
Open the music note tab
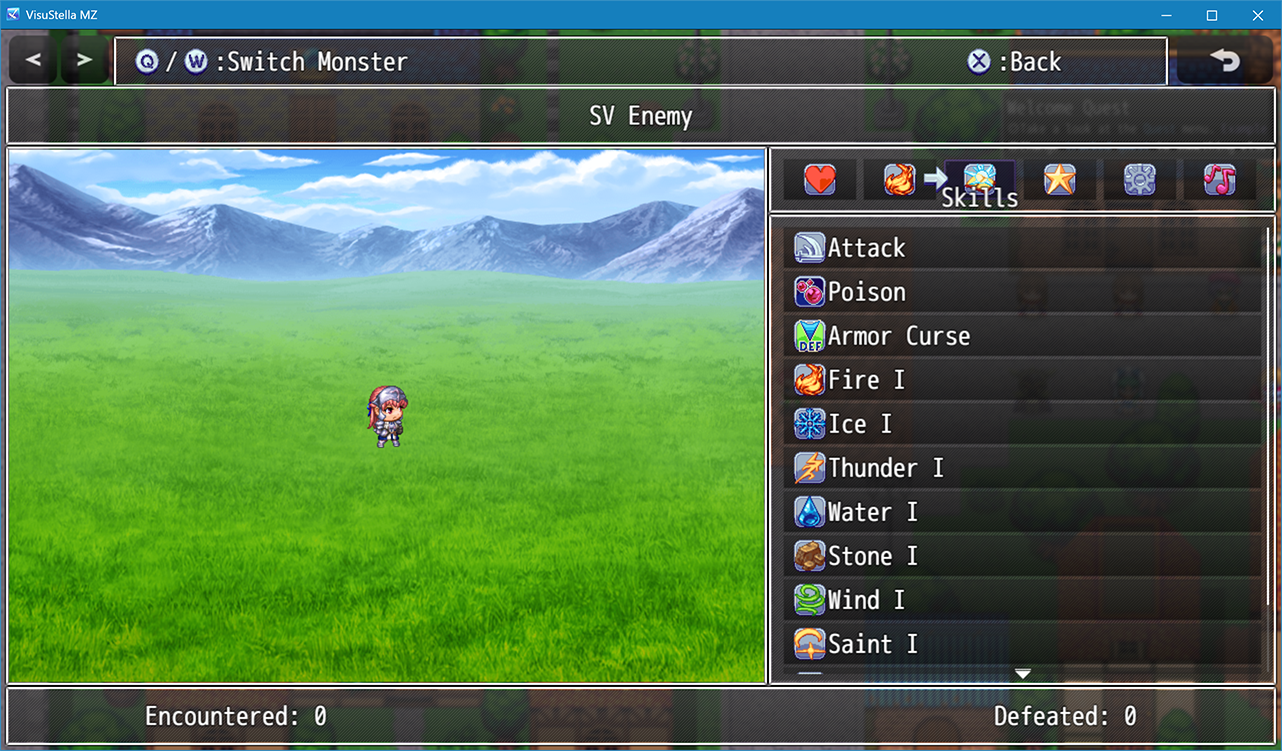coord(1219,180)
